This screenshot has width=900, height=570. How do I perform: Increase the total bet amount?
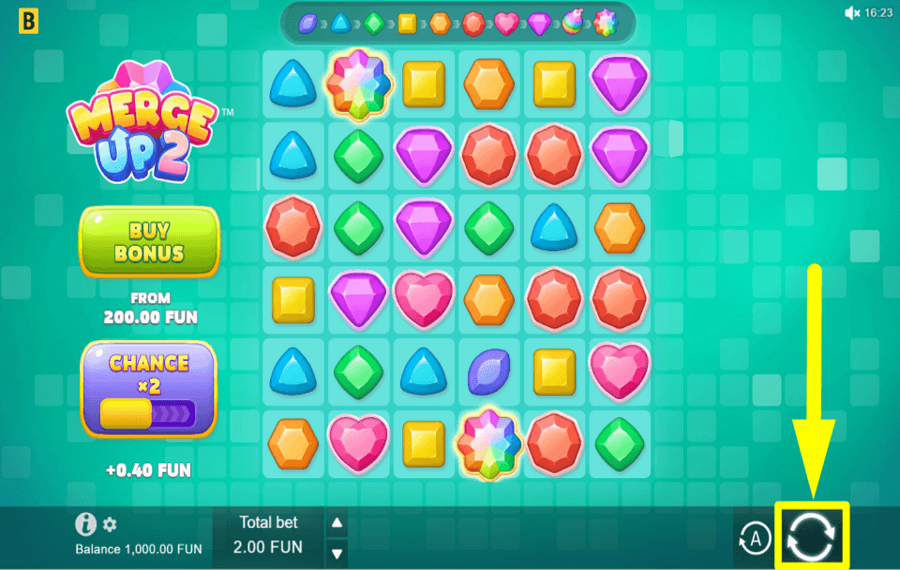point(338,522)
